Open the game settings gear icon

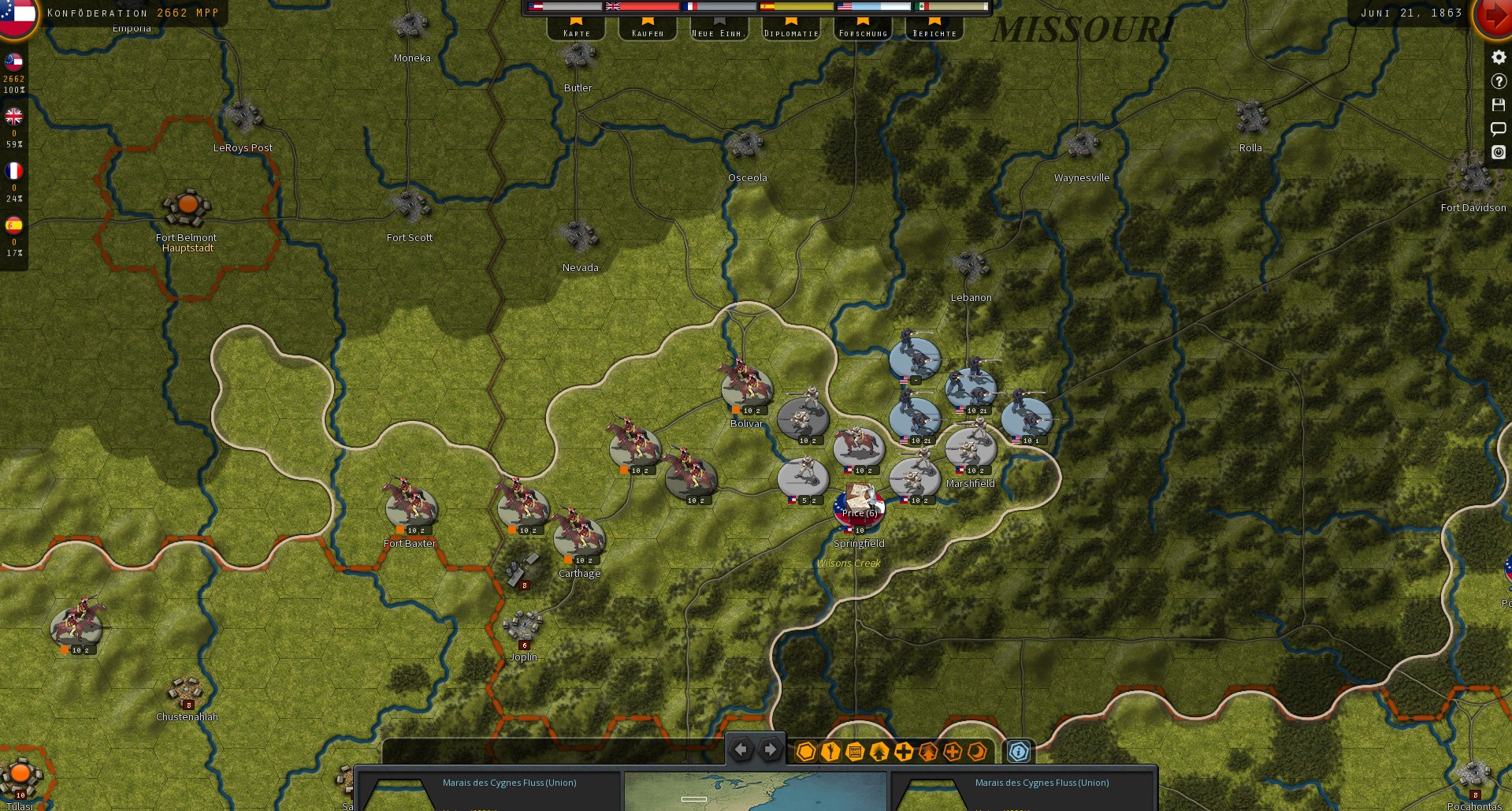(x=1498, y=57)
